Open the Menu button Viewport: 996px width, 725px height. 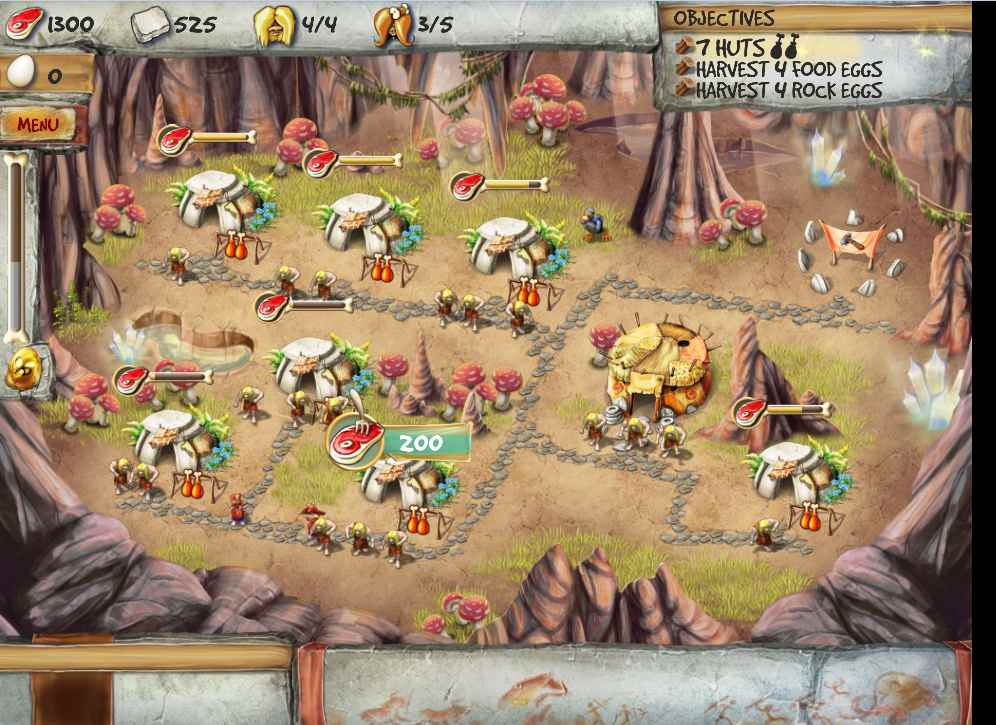(38, 124)
